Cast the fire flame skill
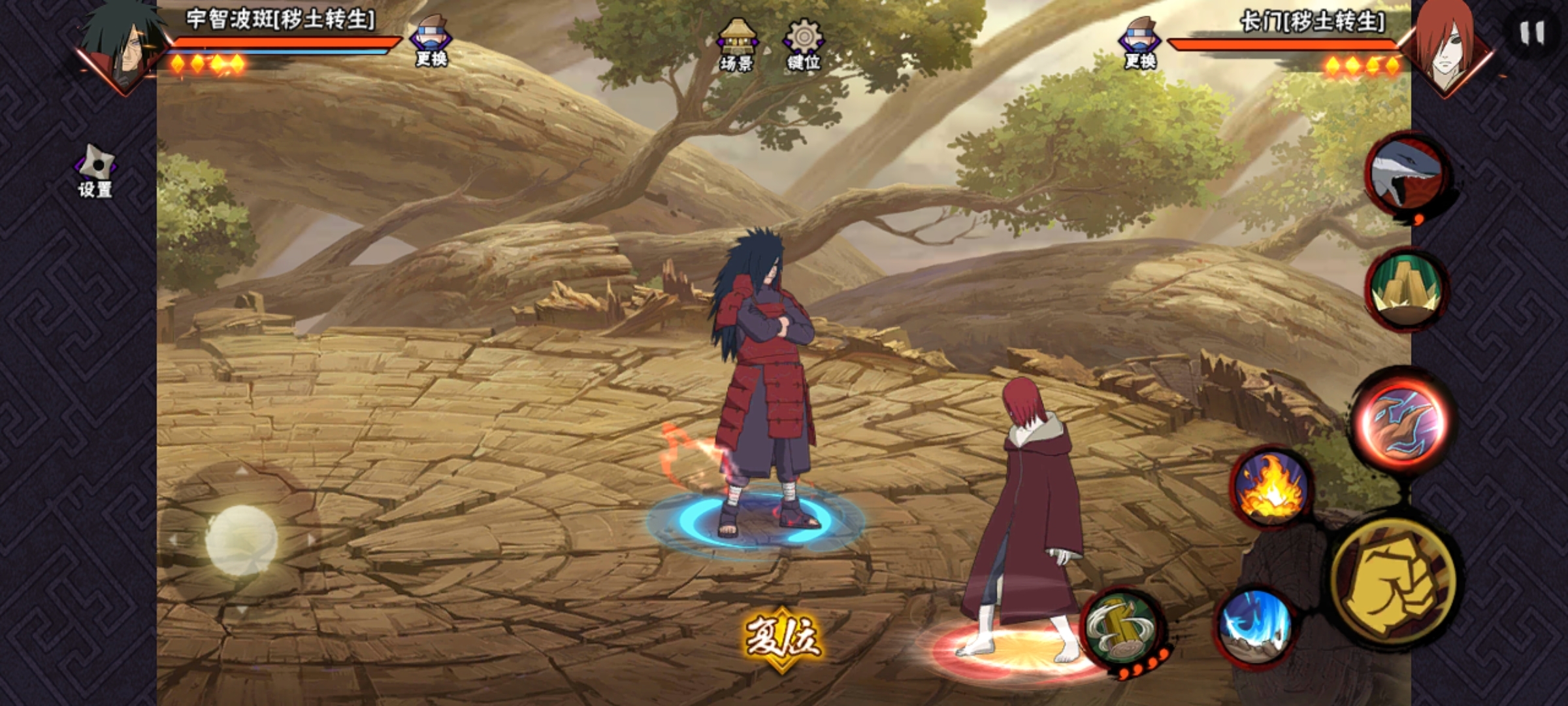Image resolution: width=1568 pixels, height=706 pixels. click(x=1271, y=488)
